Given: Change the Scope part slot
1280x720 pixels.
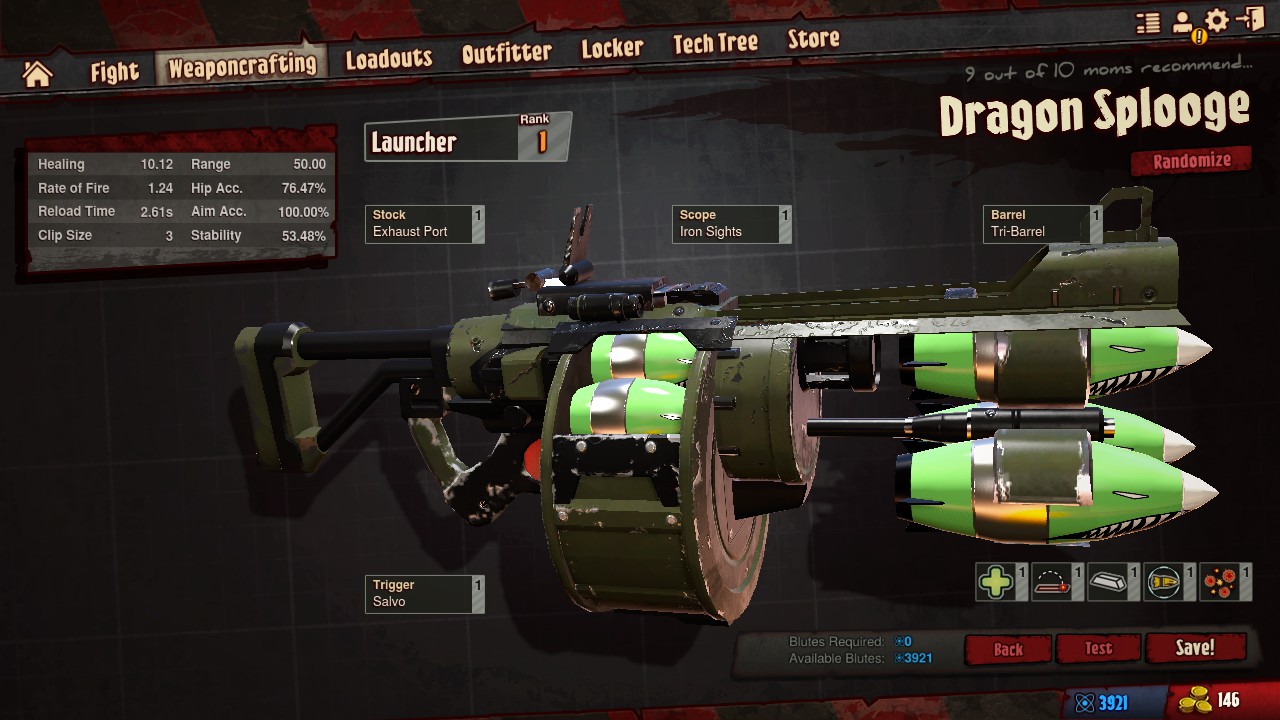Looking at the screenshot, I should click(x=731, y=224).
